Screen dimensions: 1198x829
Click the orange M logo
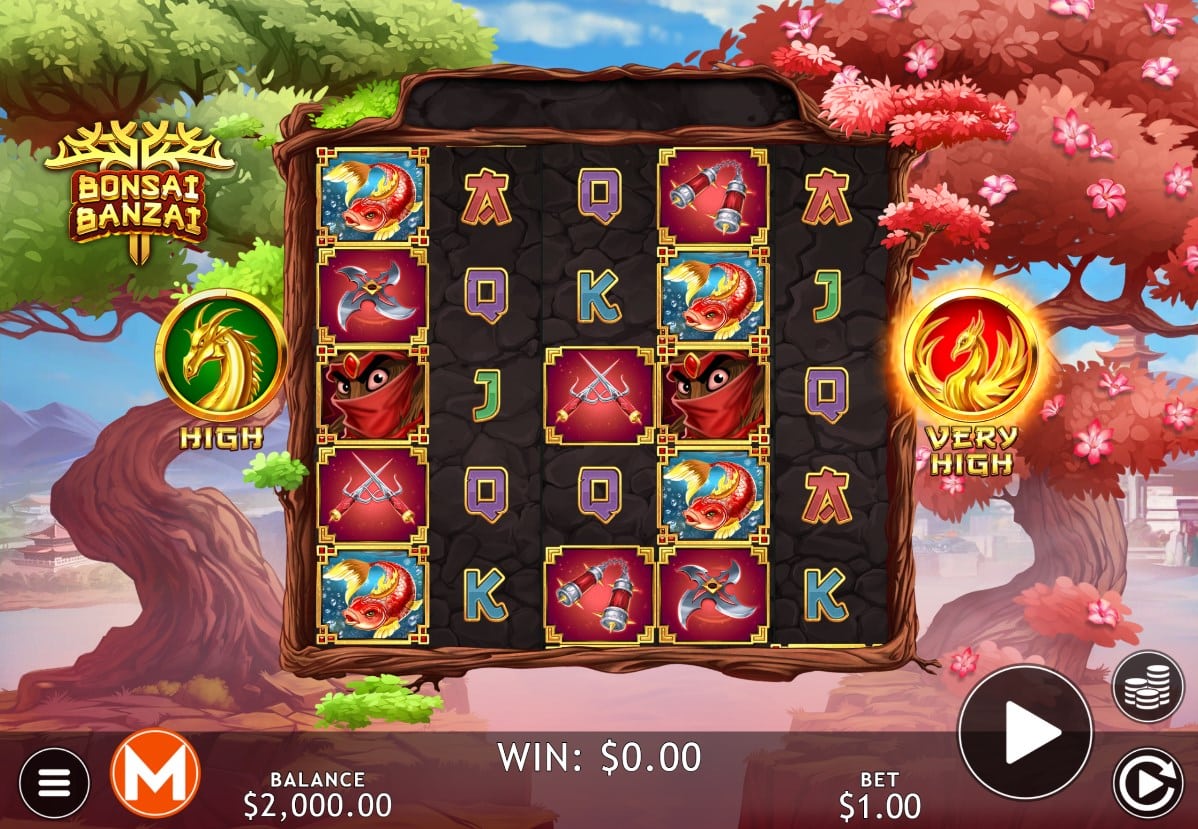pos(155,773)
